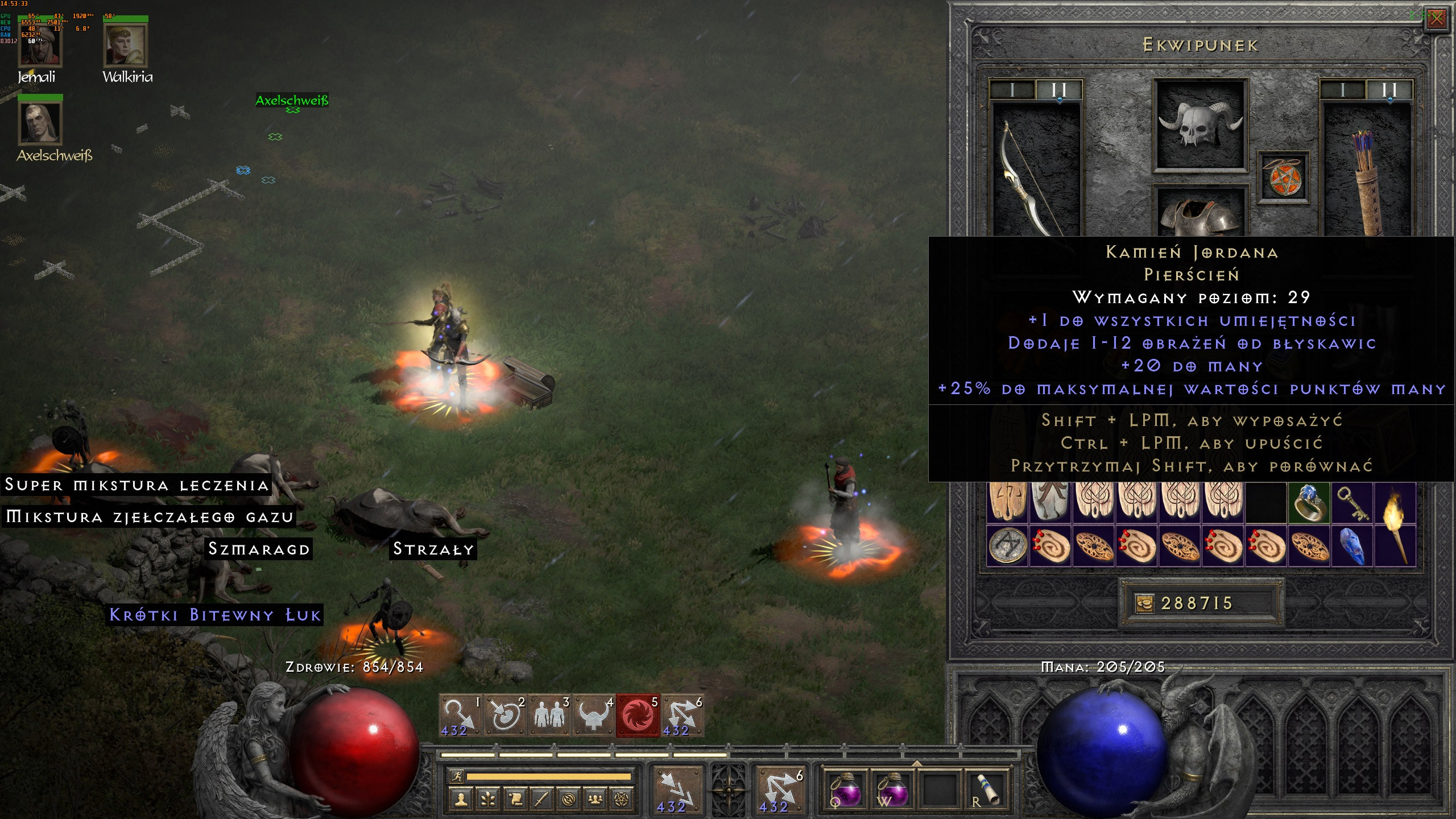Use the purple potion in belt slot Q

(x=846, y=789)
